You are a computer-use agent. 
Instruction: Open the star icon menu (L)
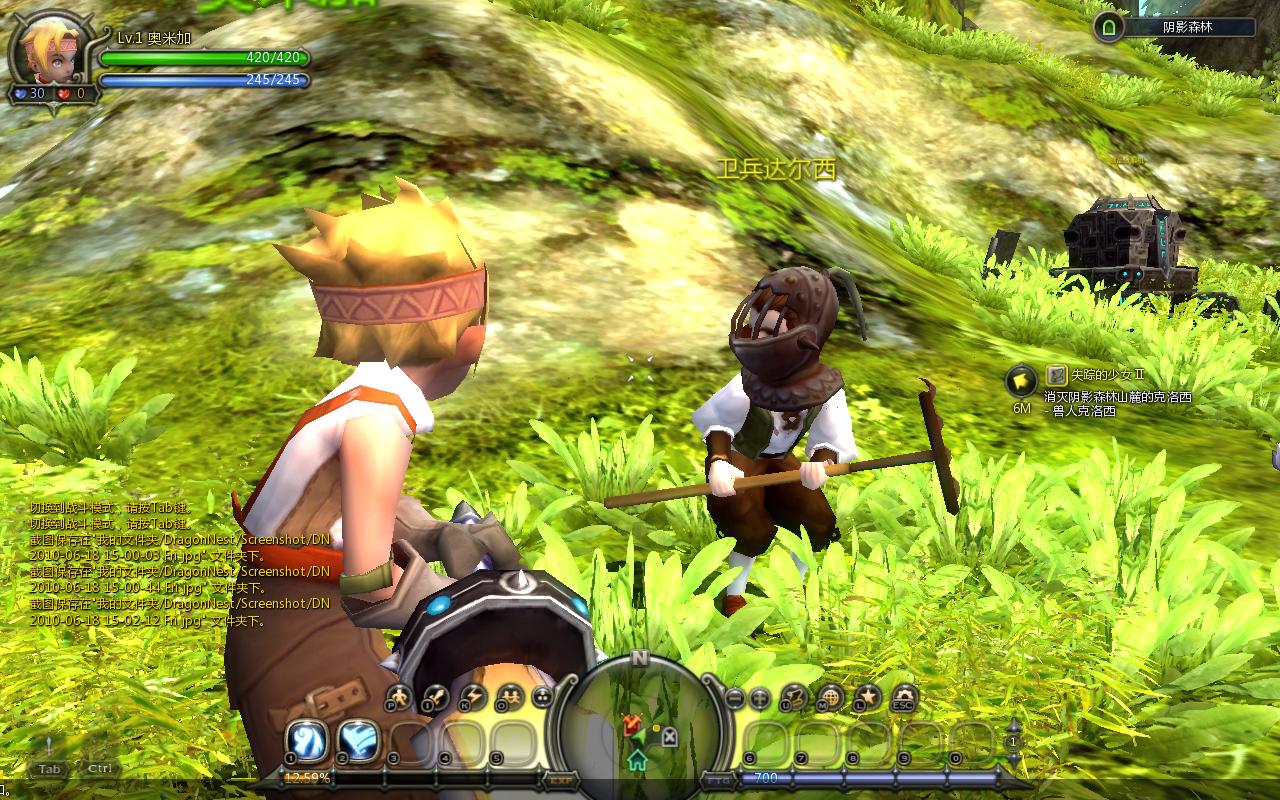pos(867,697)
